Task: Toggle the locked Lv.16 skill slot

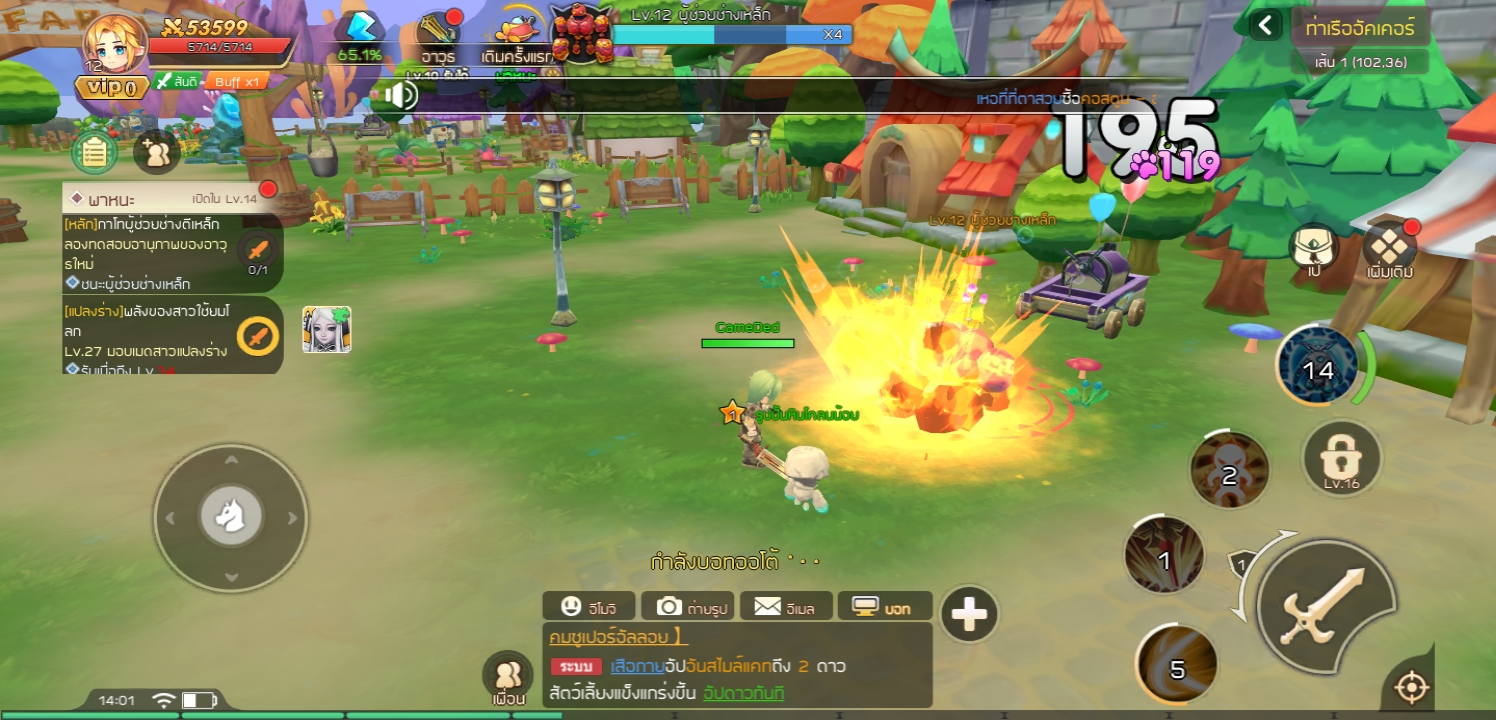Action: pyautogui.click(x=1341, y=460)
